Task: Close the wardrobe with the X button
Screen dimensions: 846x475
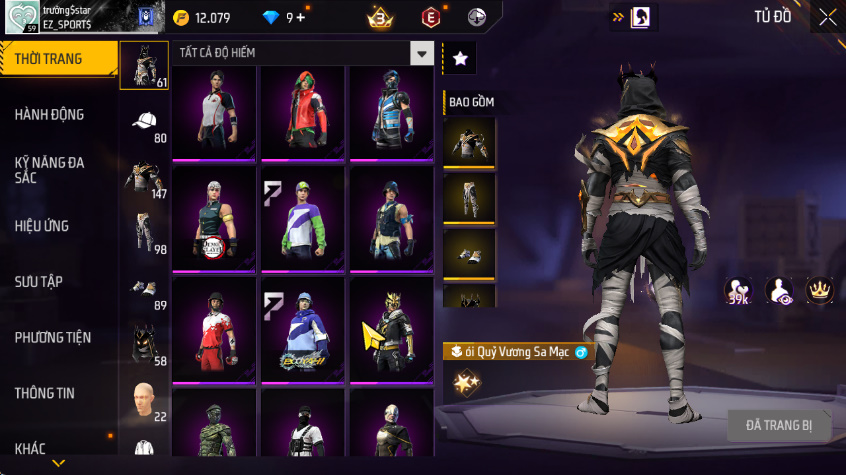Action: click(828, 17)
